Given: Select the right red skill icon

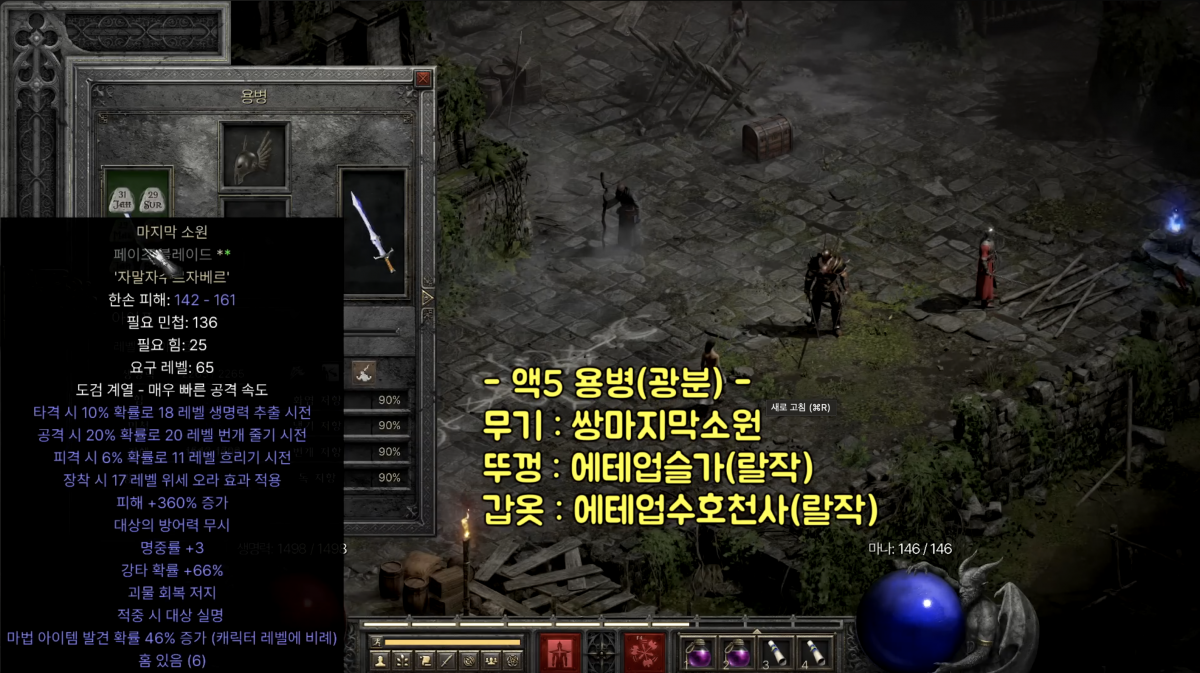Looking at the screenshot, I should pos(645,652).
